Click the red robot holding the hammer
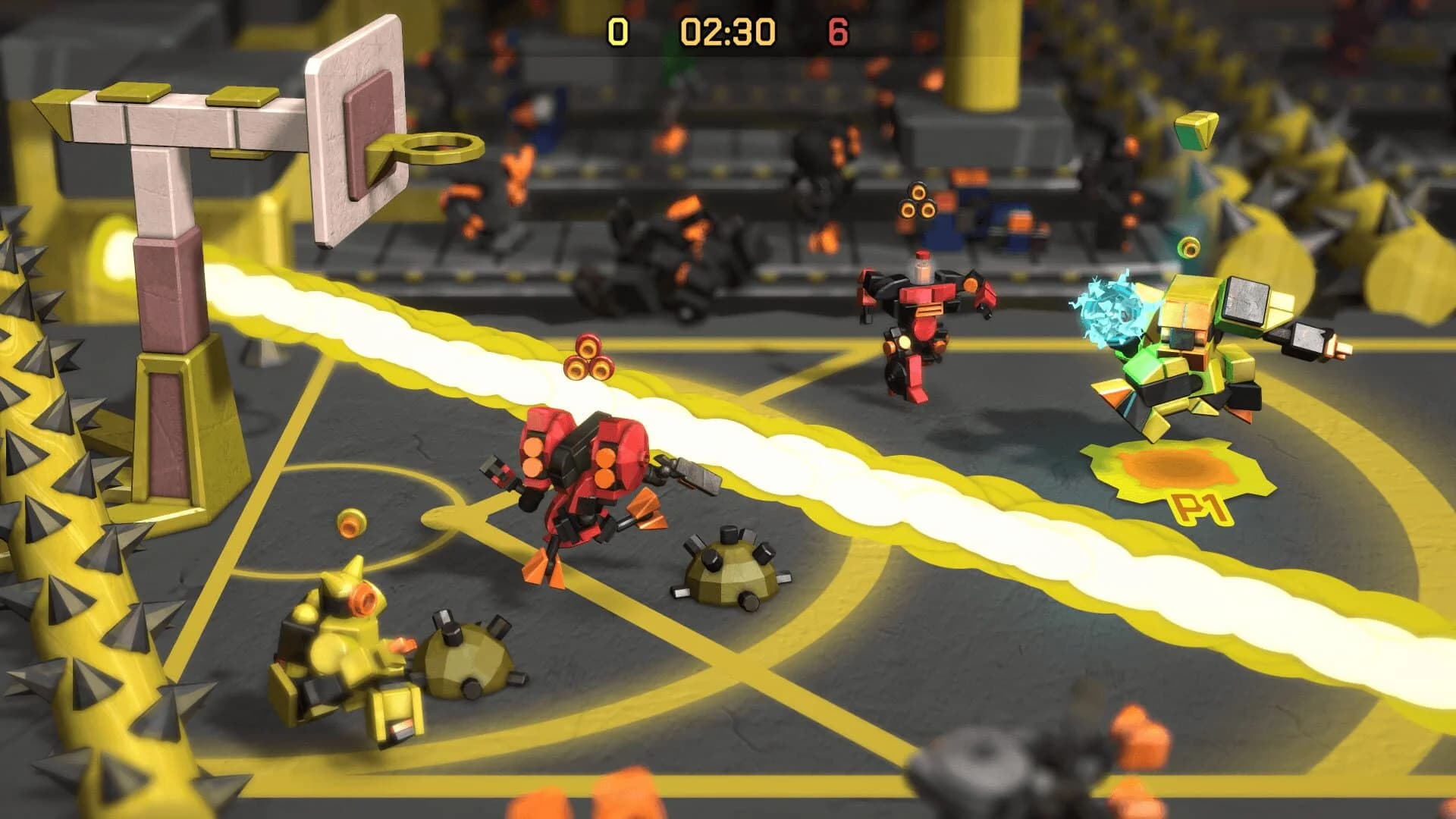1456x819 pixels. tap(584, 470)
